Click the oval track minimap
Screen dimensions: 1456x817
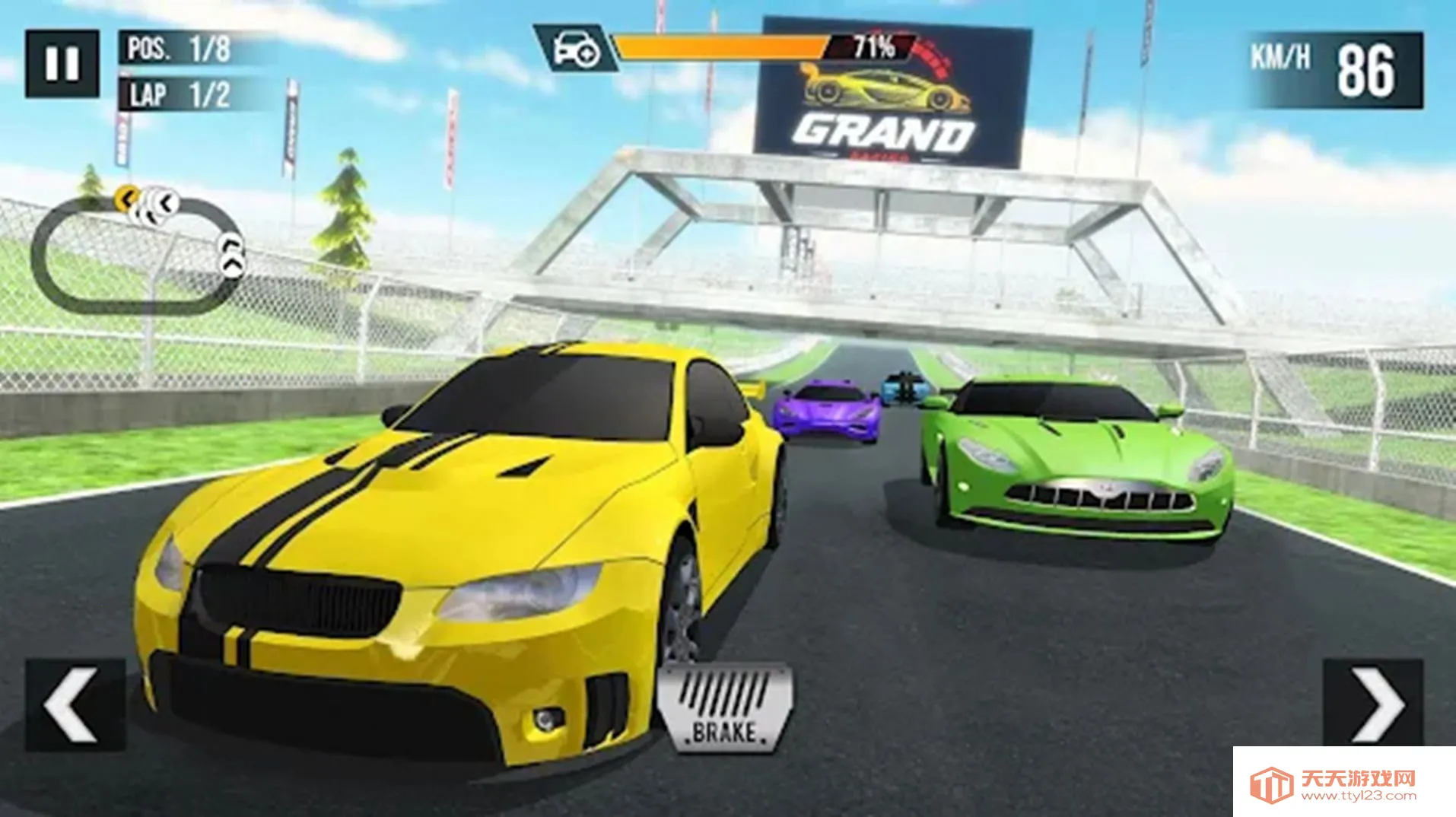(135, 254)
